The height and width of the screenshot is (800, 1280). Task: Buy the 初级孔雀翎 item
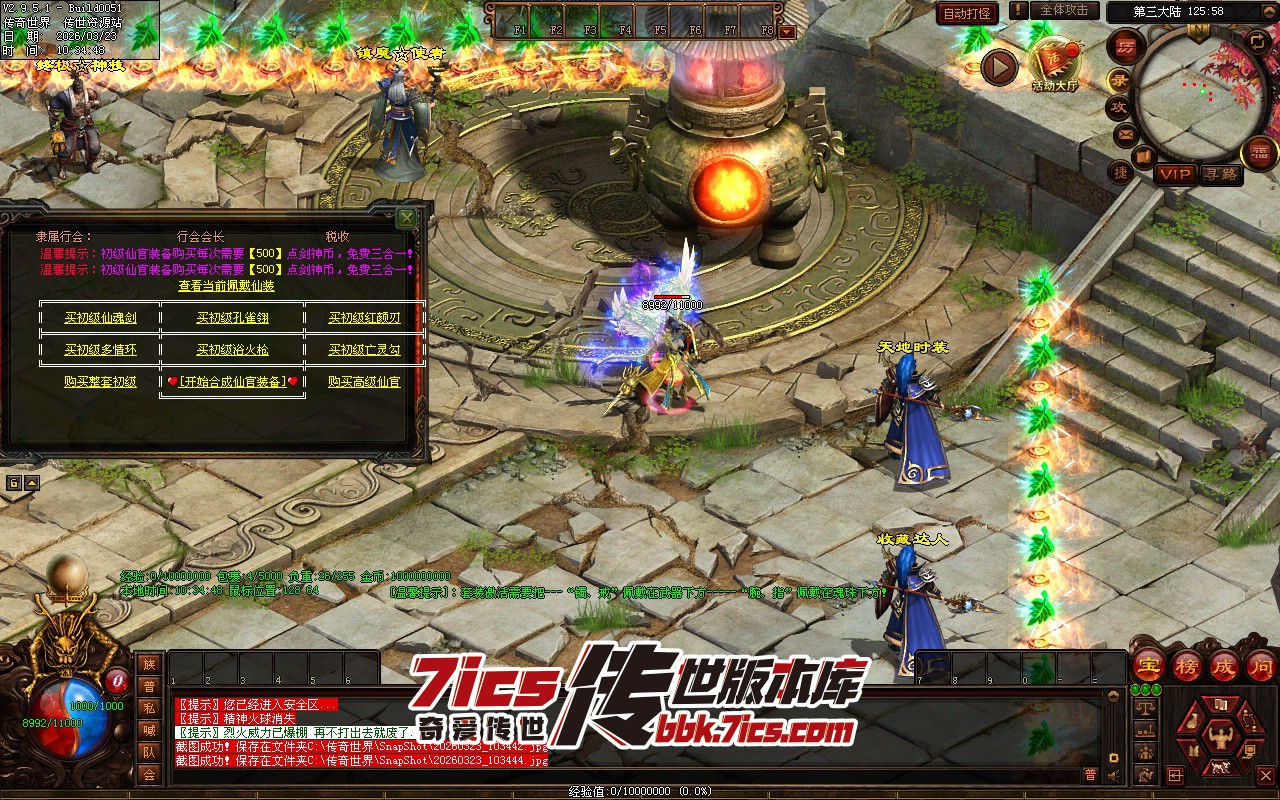tap(232, 318)
